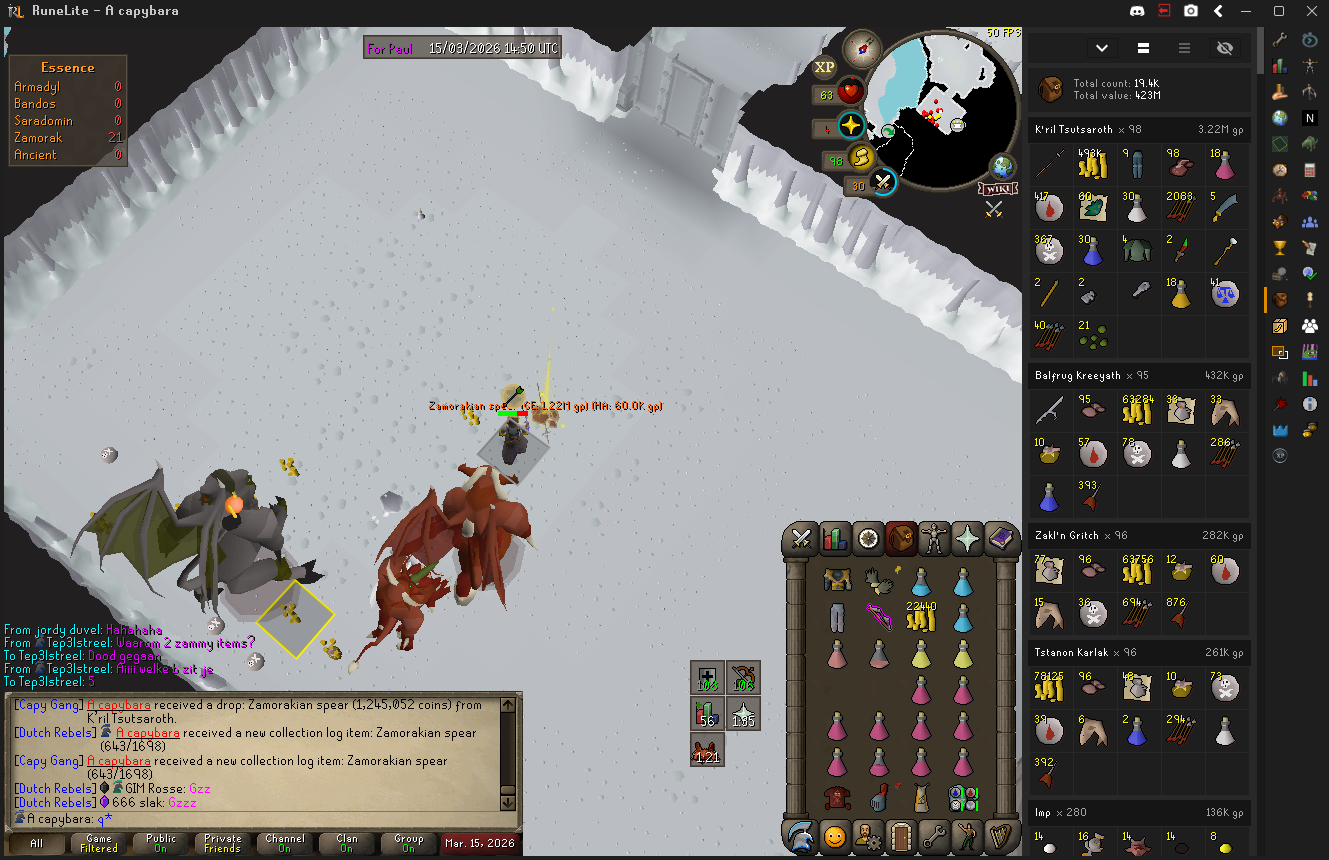Click the compass to face north
Screen dimensions: 1329x860
tap(861, 47)
